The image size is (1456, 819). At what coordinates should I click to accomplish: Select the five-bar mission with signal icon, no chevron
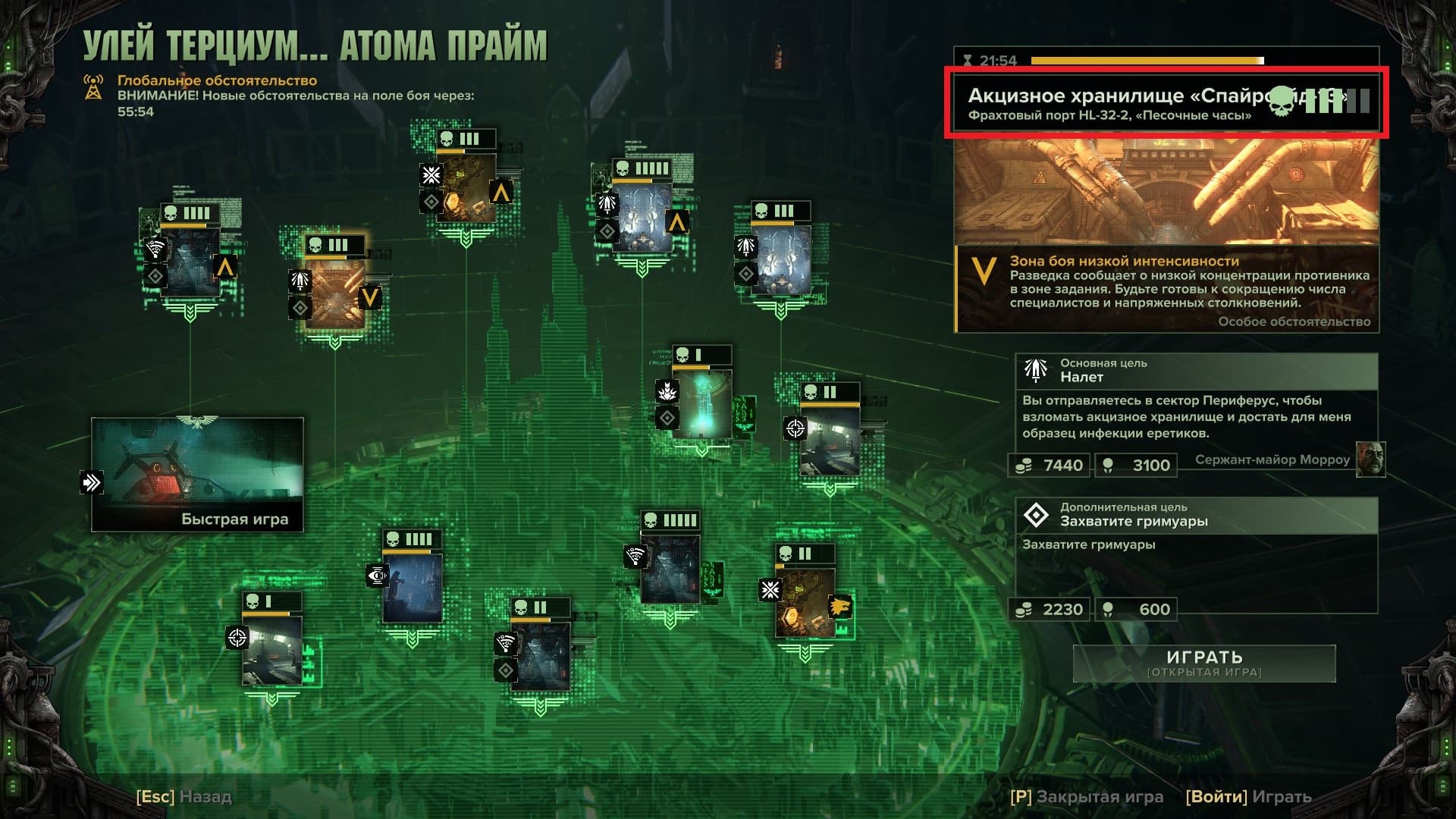coord(670,569)
